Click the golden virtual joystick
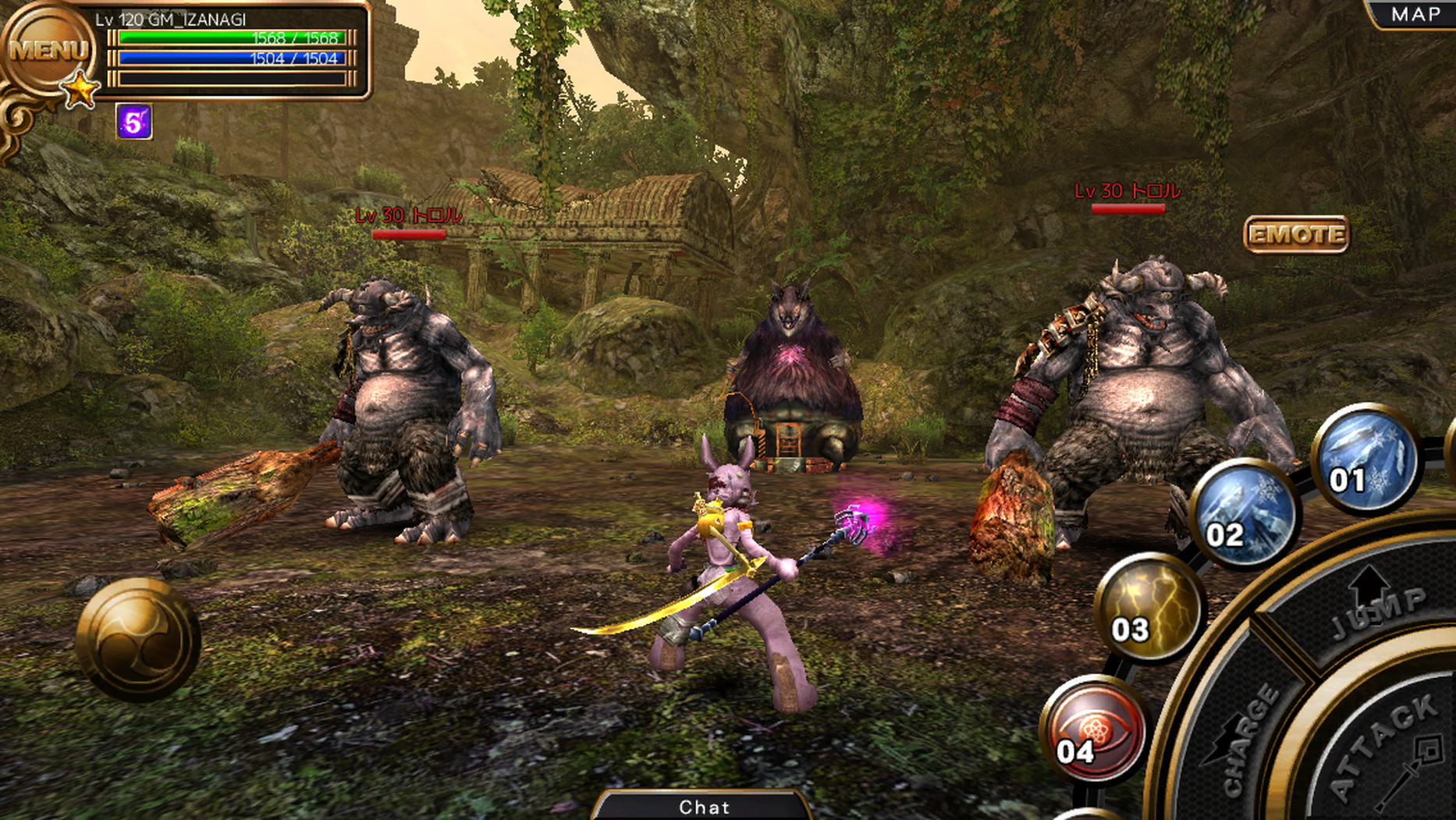Viewport: 1456px width, 820px height. coord(138,639)
